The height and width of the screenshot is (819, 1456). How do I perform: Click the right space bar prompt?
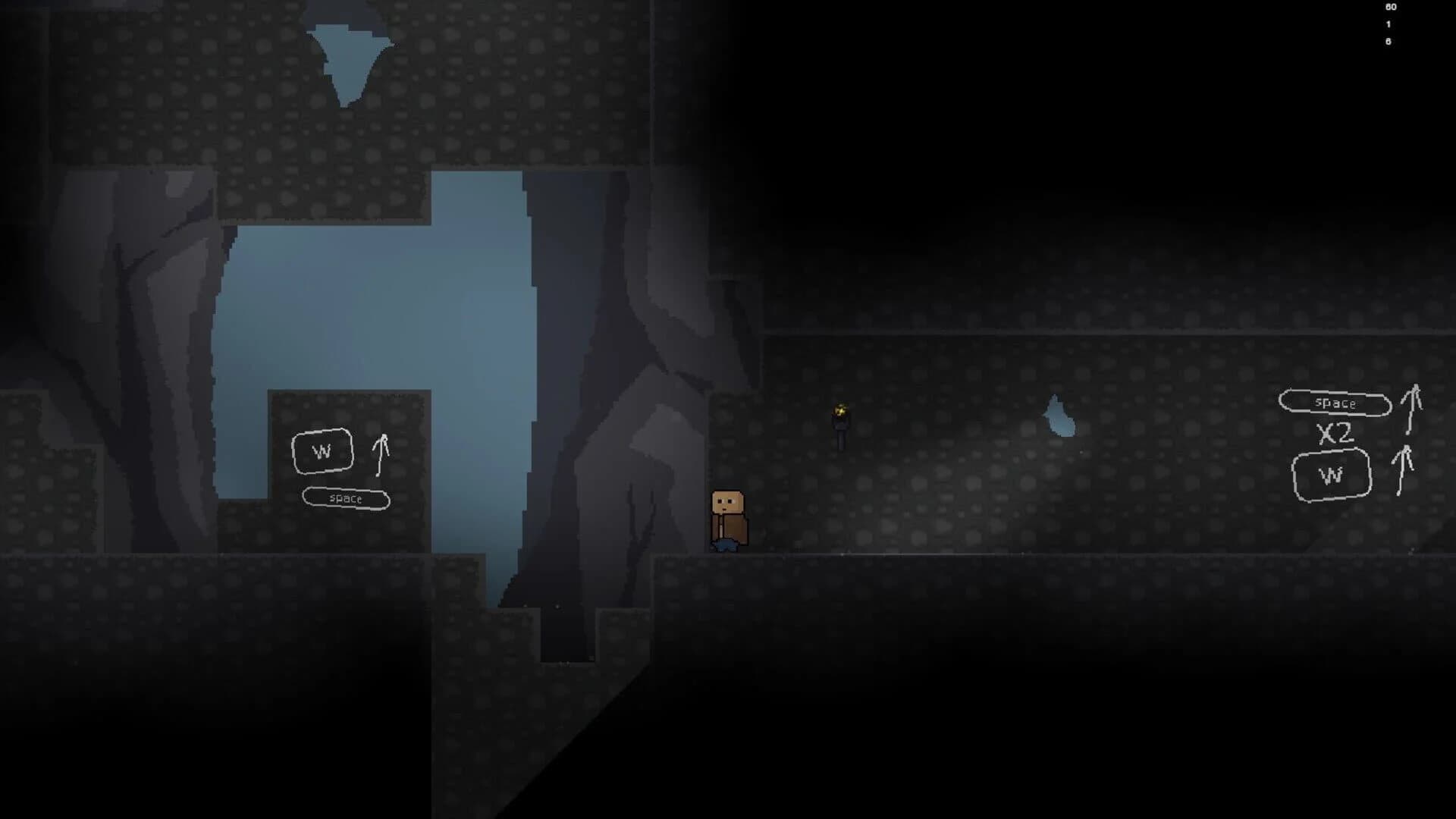pos(1333,403)
